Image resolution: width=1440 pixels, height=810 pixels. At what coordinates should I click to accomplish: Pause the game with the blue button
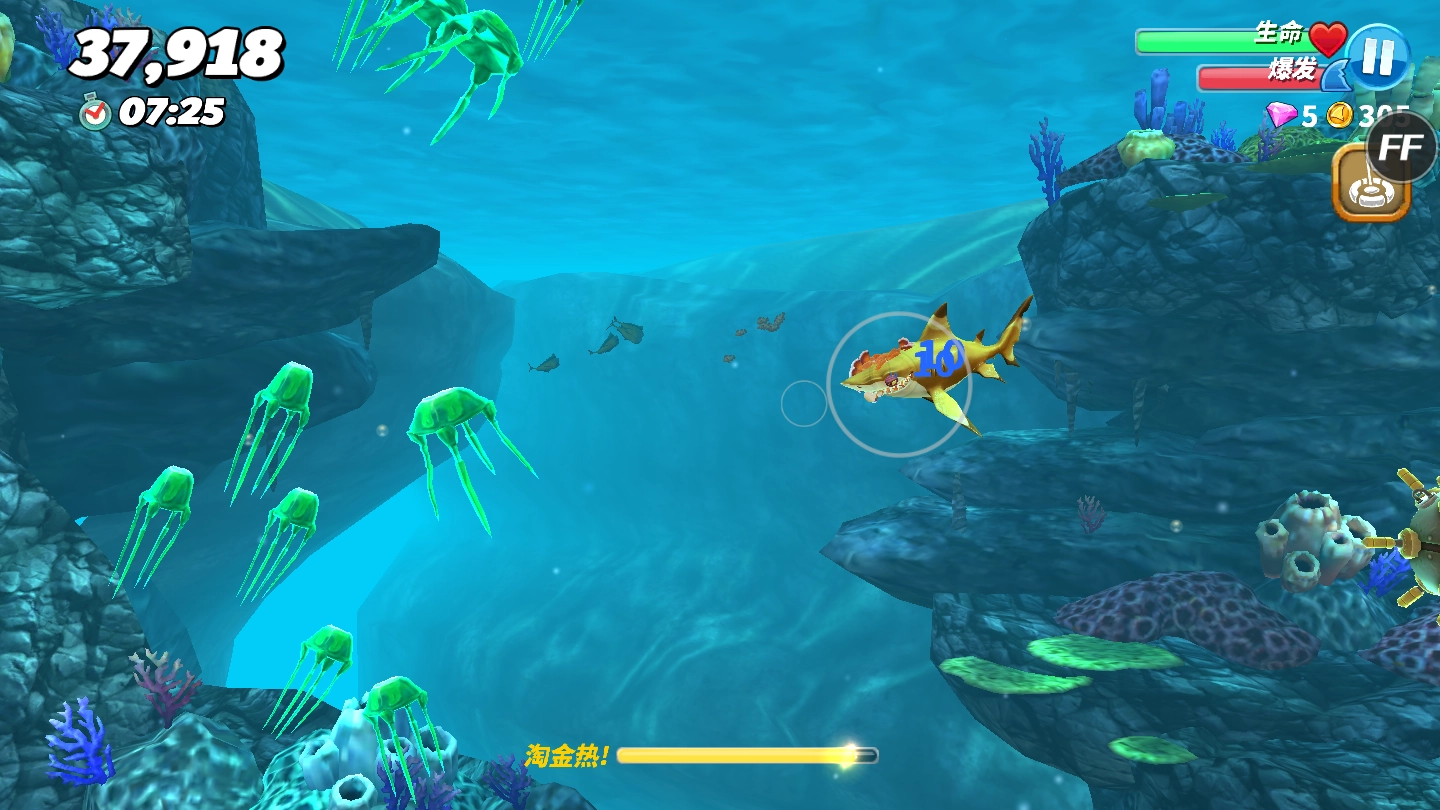(x=1378, y=57)
